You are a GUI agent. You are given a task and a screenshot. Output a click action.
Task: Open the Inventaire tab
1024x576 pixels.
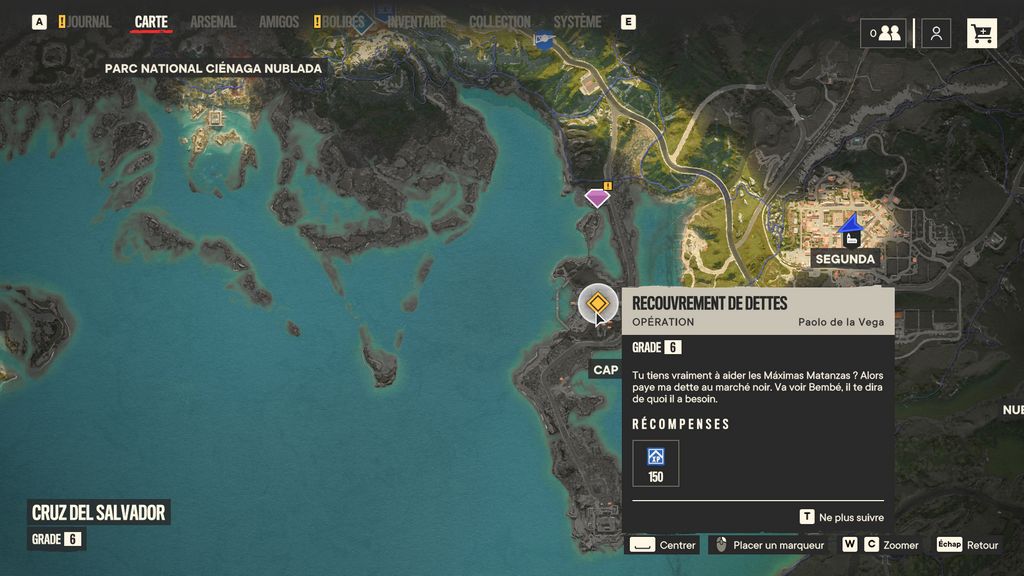pos(416,22)
